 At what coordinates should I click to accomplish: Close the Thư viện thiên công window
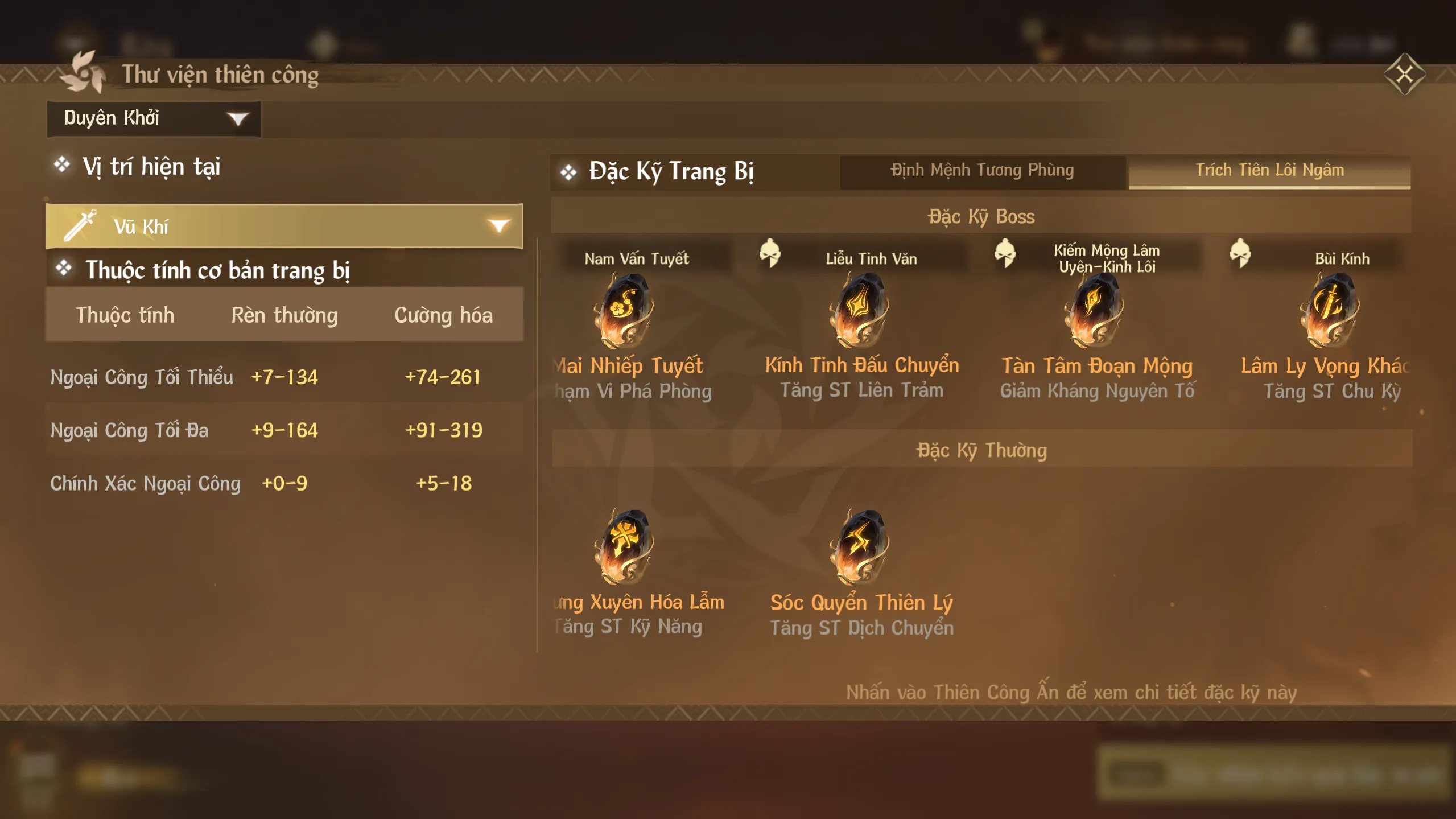pos(1404,74)
